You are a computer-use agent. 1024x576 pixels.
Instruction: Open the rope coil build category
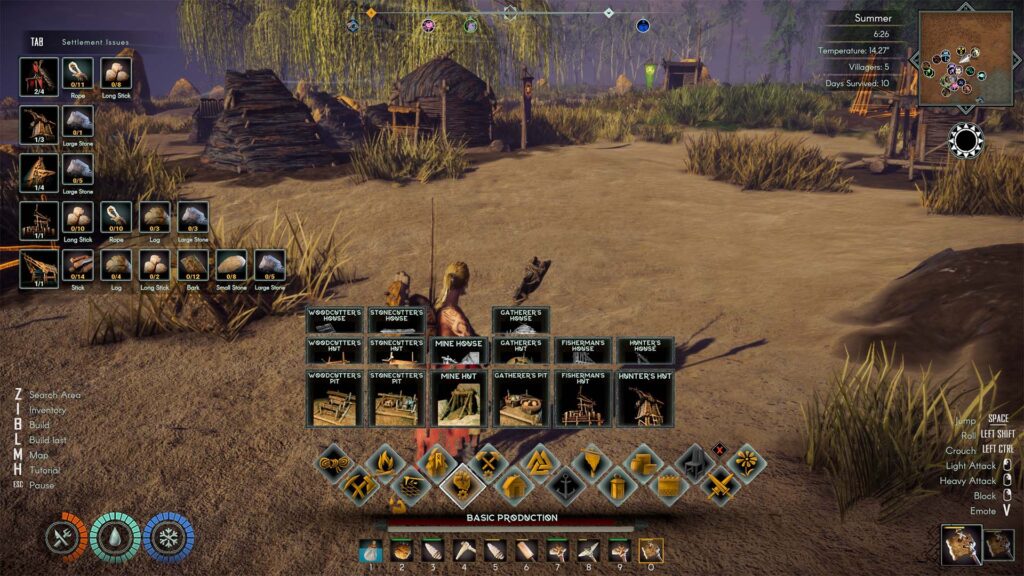333,463
